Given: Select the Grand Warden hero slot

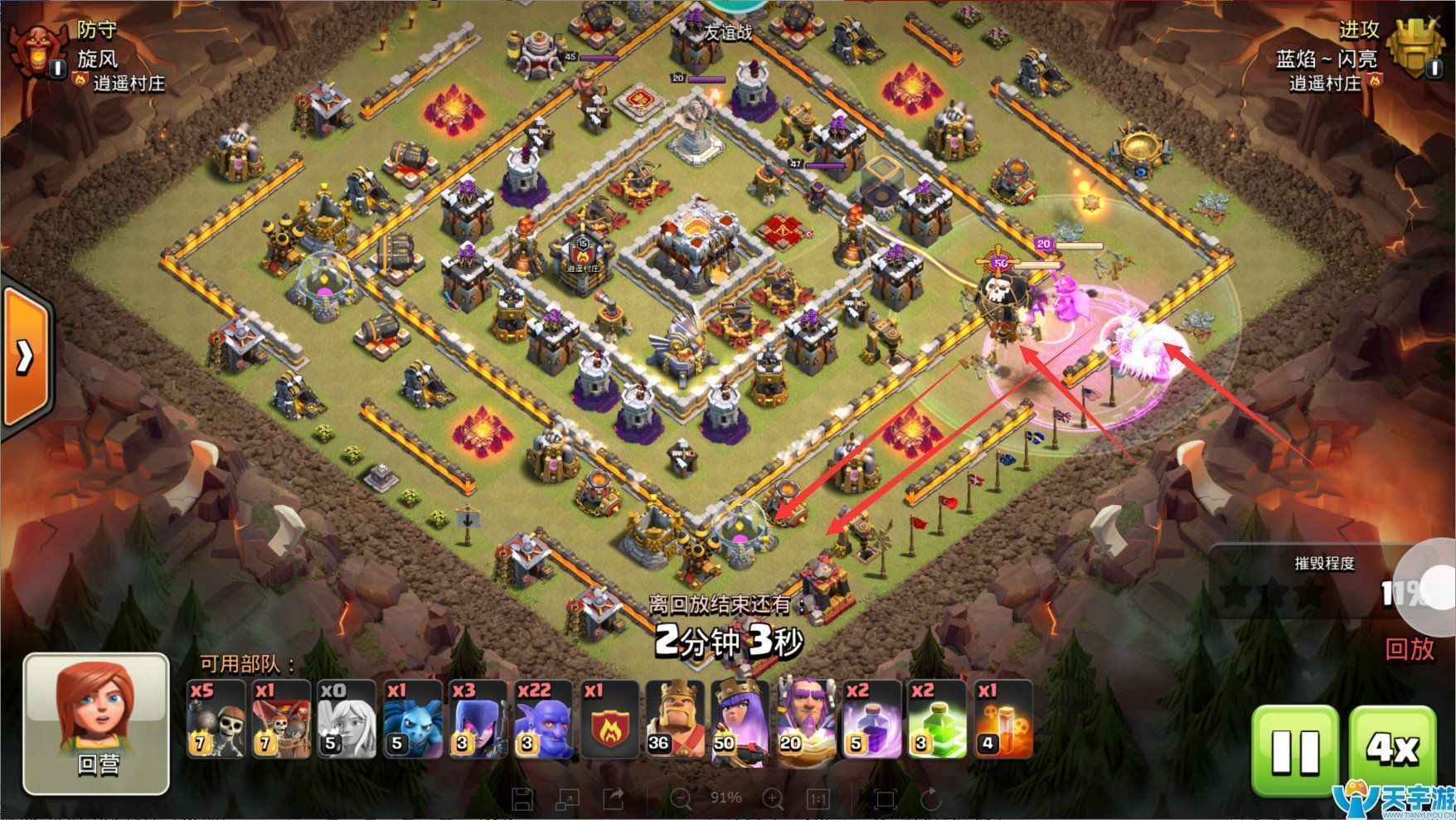Looking at the screenshot, I should pyautogui.click(x=805, y=719).
